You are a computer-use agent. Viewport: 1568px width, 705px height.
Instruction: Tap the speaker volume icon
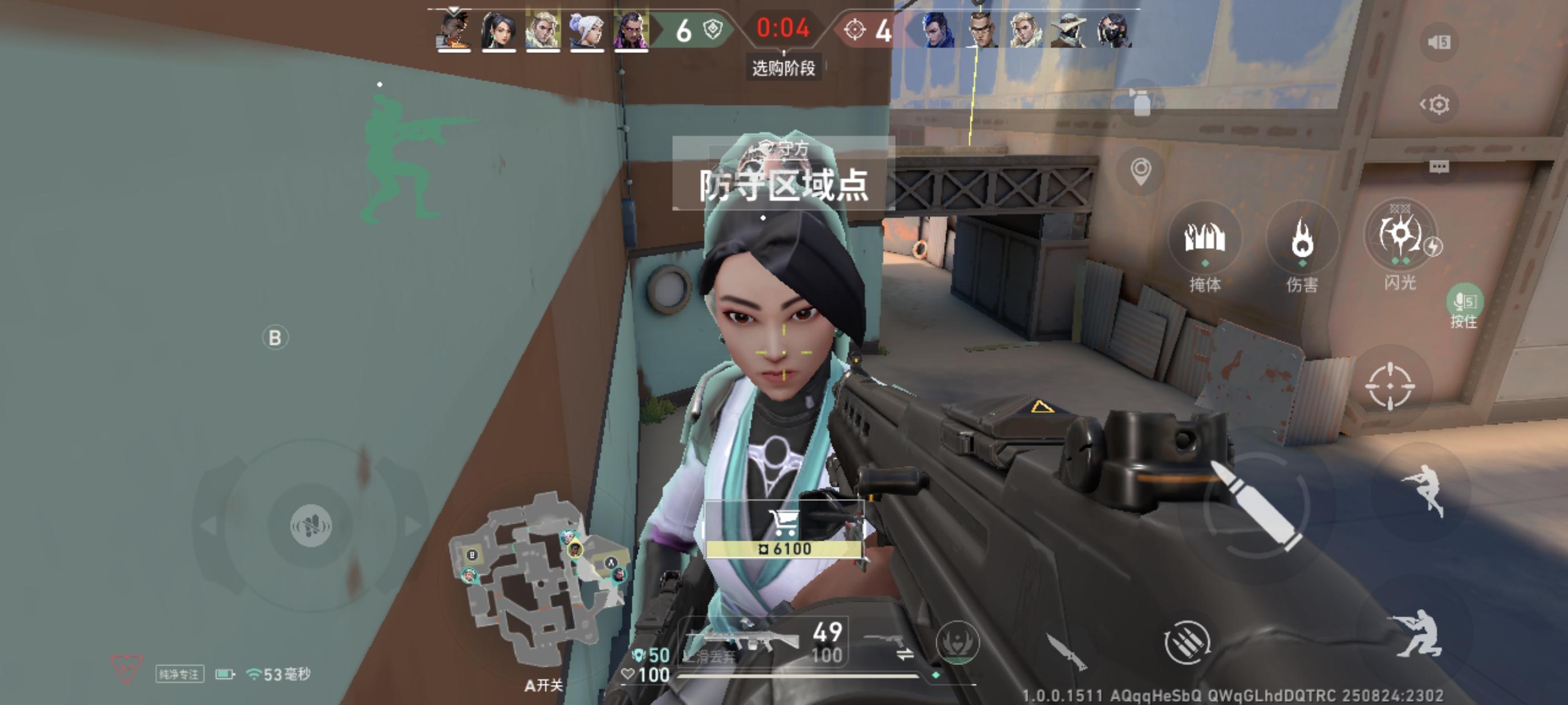click(x=1439, y=43)
